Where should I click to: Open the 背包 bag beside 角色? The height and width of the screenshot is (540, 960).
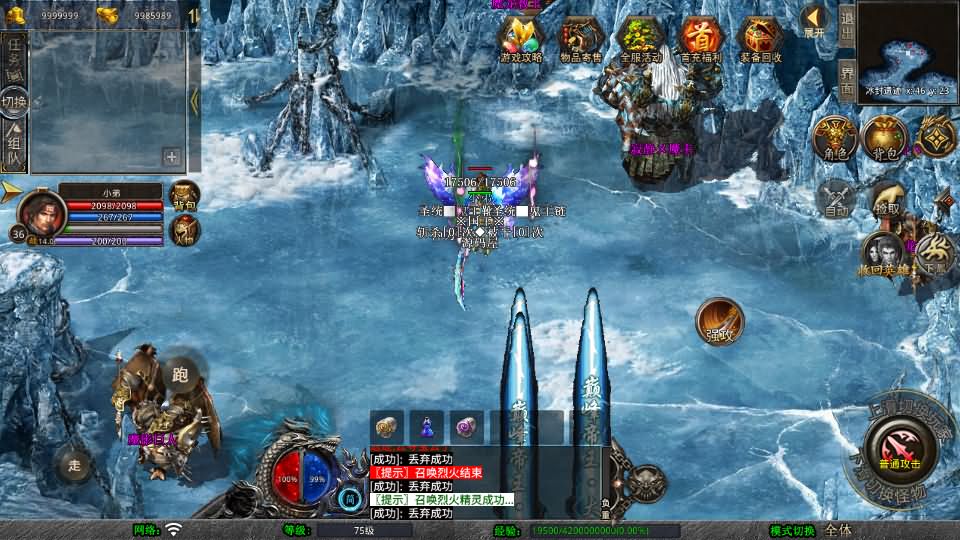click(884, 138)
